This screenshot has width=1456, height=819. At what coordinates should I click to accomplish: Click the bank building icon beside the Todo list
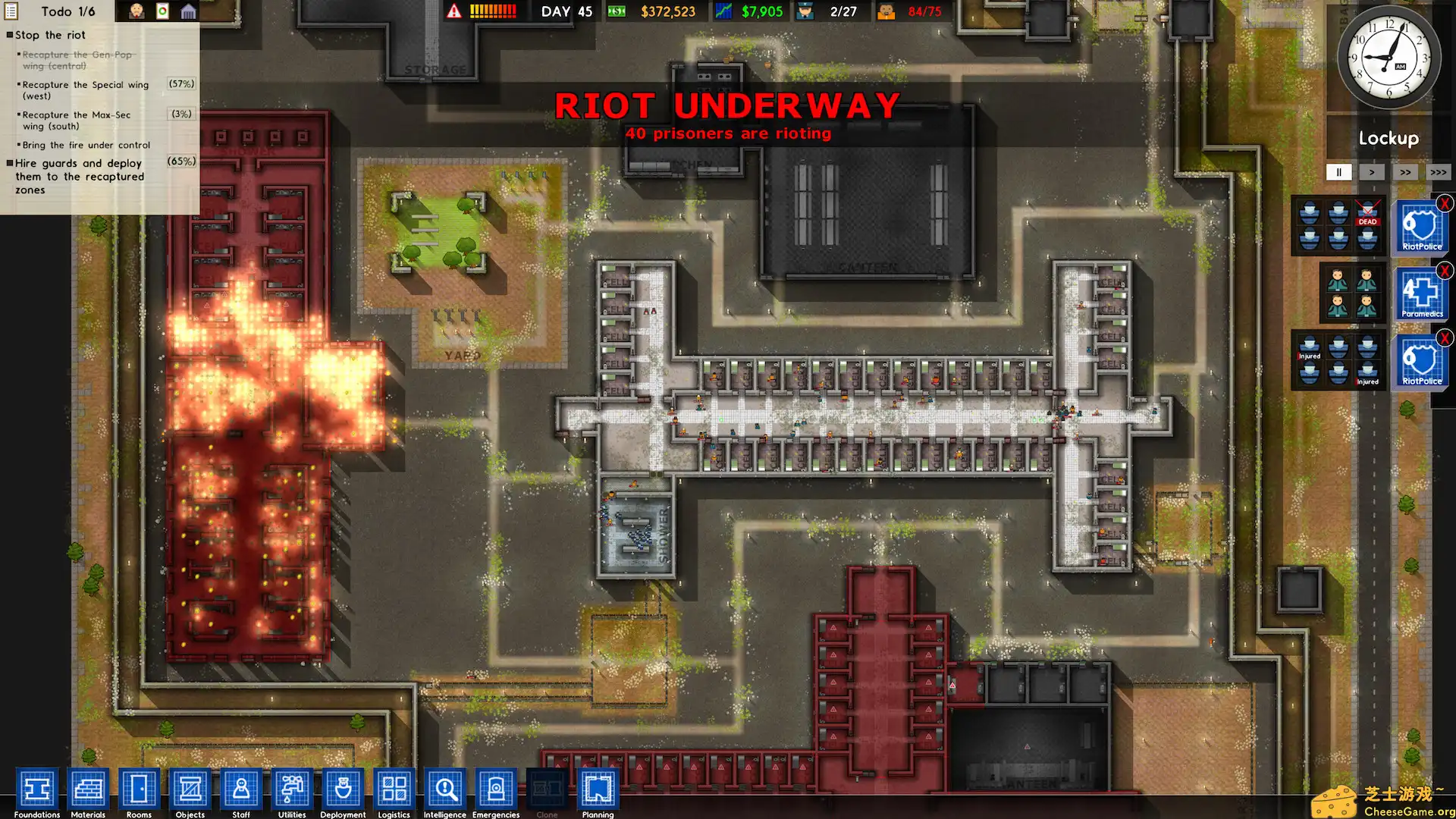pos(189,11)
